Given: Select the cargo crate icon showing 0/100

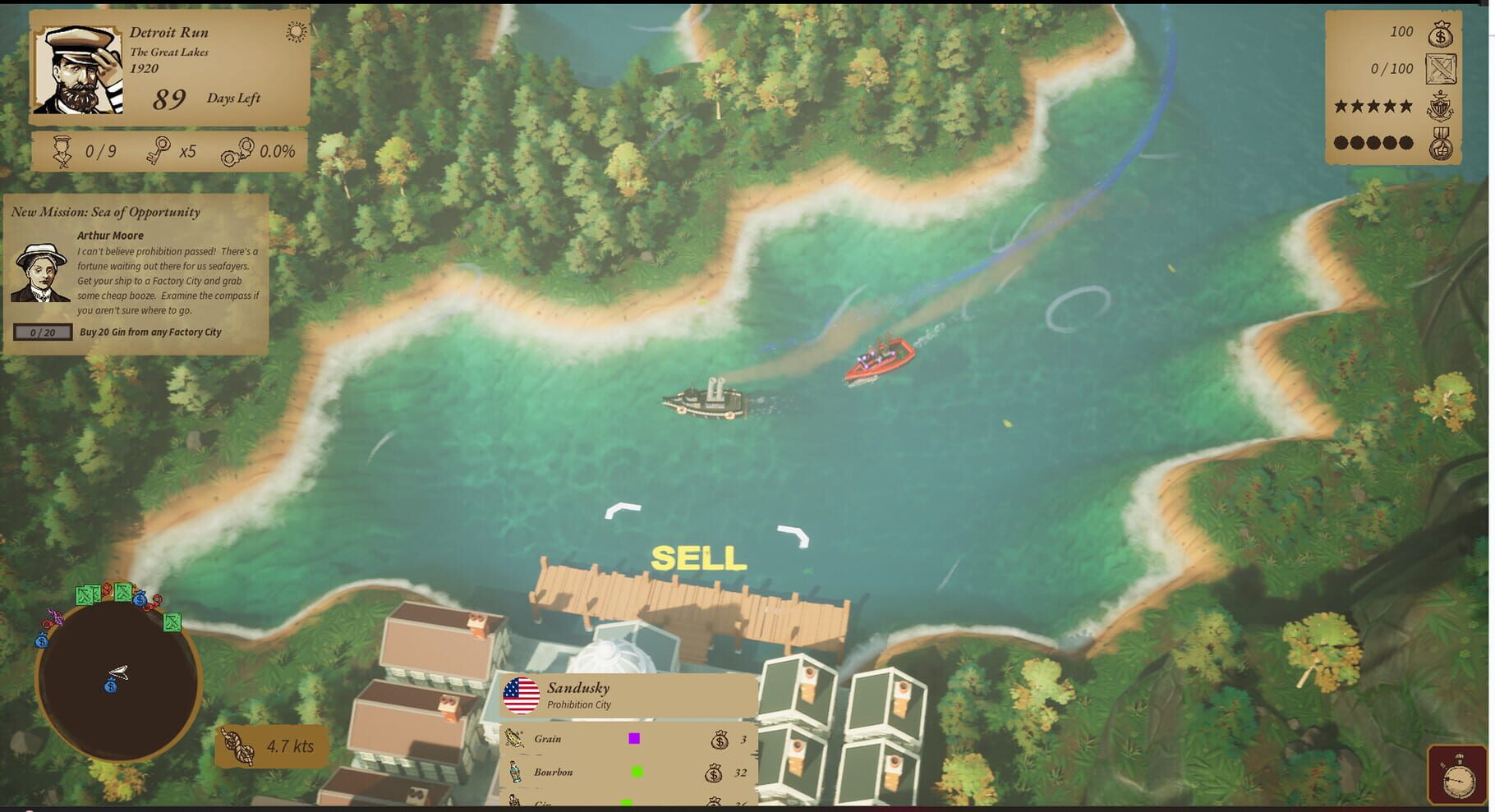Looking at the screenshot, I should click(x=1440, y=68).
